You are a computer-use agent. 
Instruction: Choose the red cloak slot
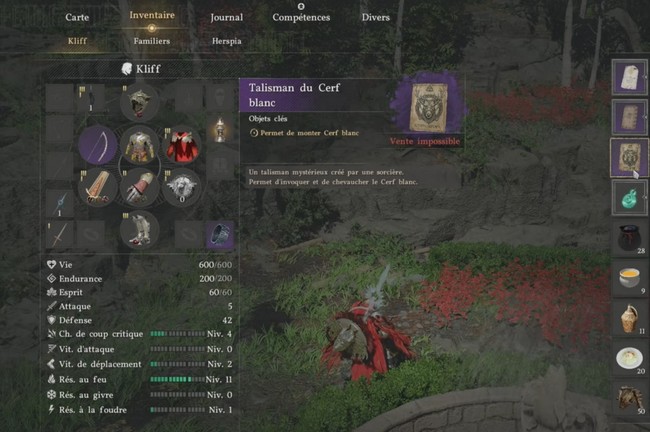click(181, 146)
